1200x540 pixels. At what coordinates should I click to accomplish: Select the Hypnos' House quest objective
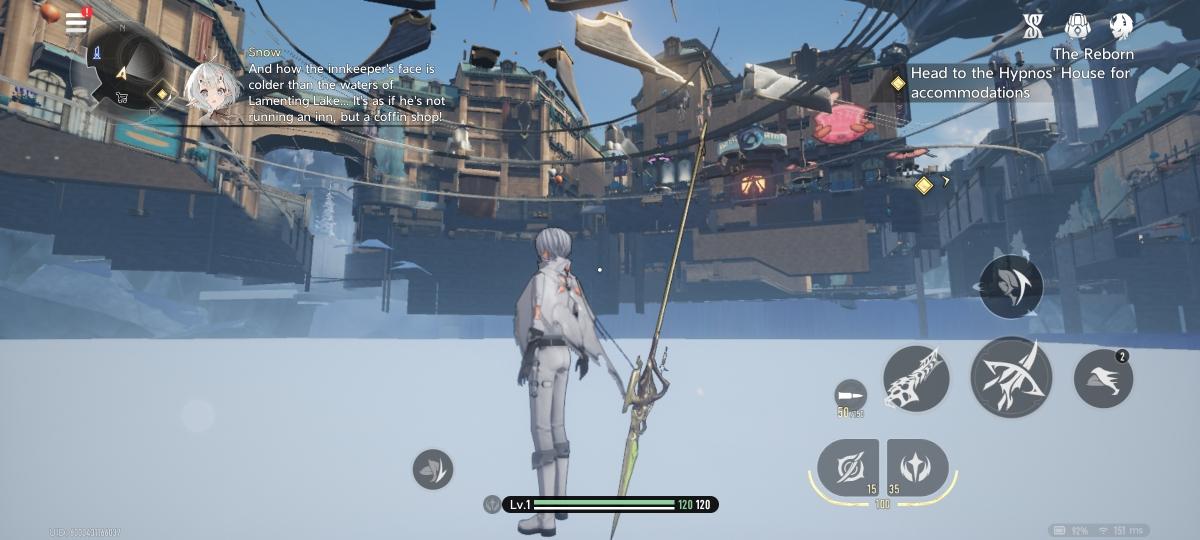pos(1010,83)
